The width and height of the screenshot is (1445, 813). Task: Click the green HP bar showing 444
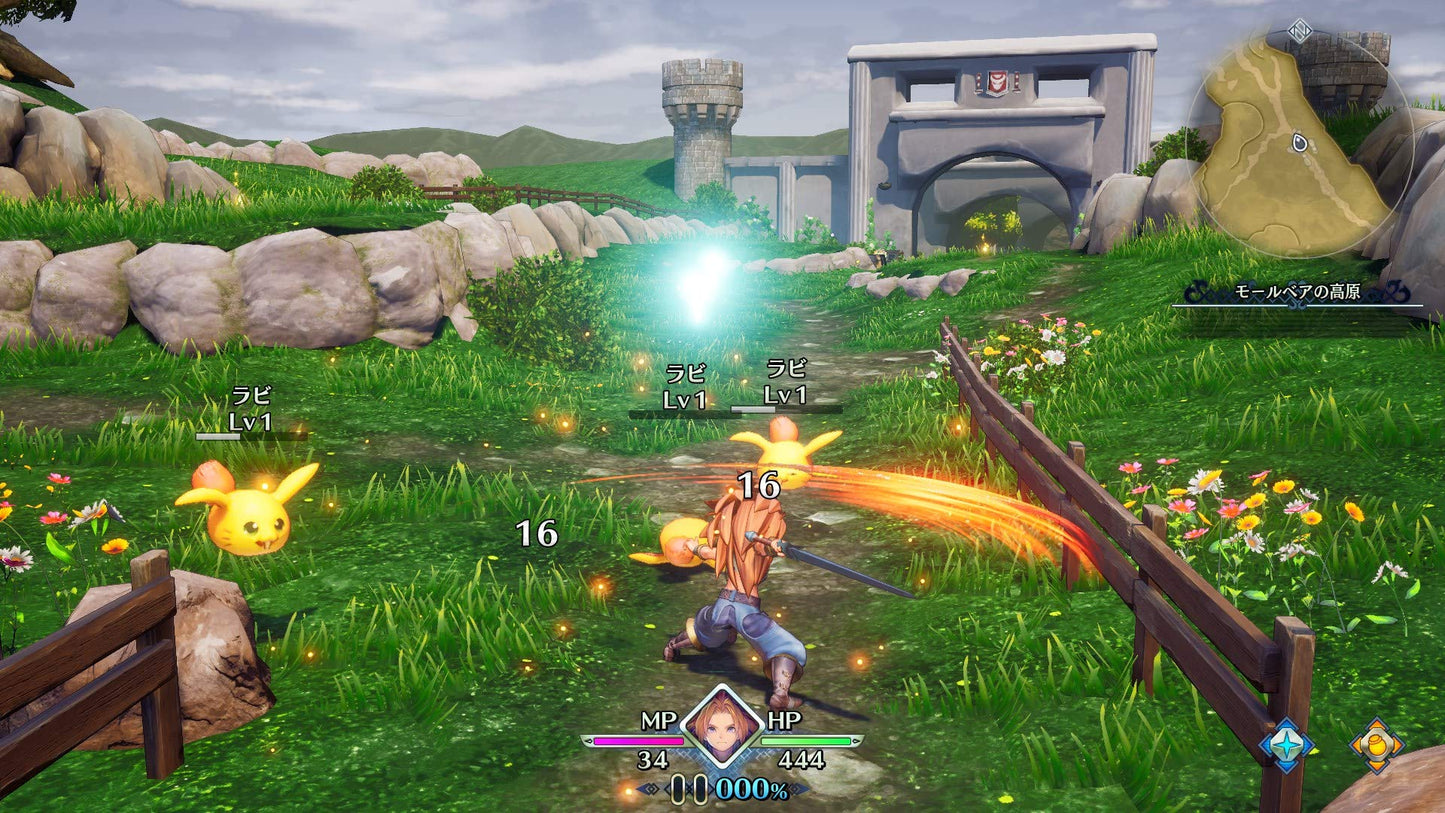(806, 740)
